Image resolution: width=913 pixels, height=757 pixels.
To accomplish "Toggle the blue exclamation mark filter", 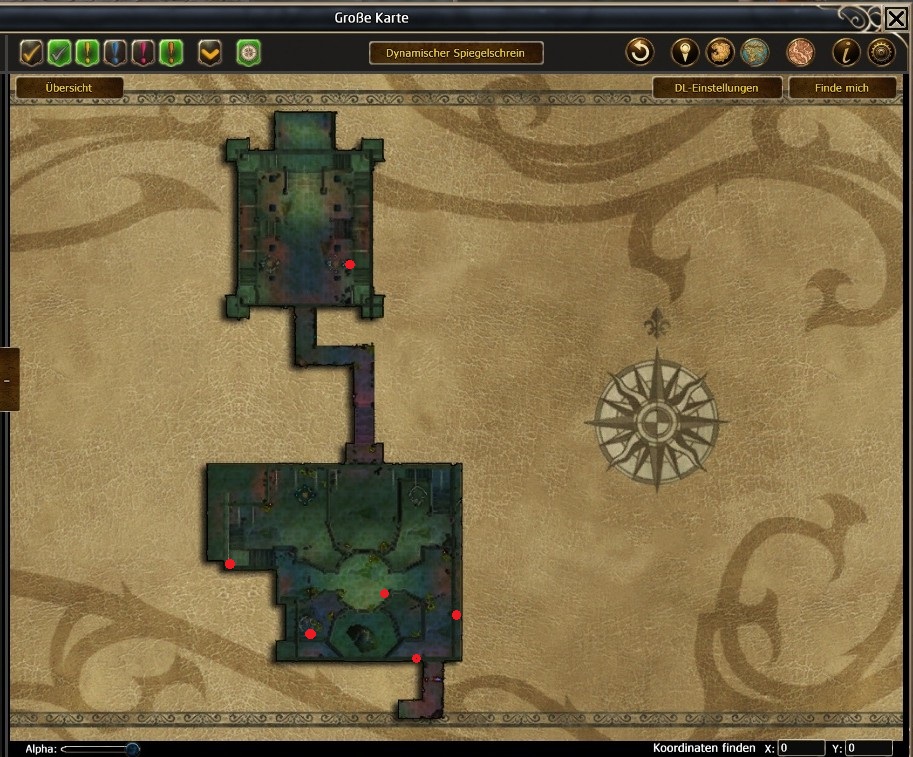I will [115, 52].
